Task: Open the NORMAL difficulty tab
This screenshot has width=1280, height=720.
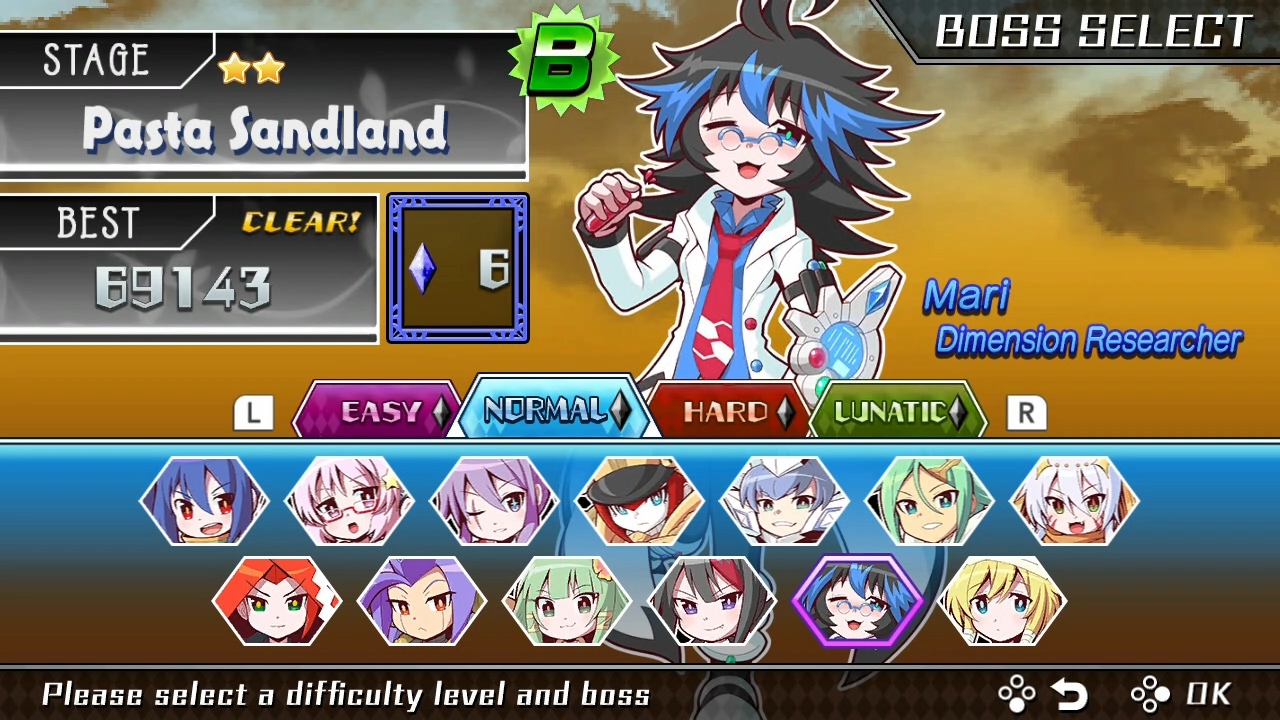Action: tap(548, 410)
